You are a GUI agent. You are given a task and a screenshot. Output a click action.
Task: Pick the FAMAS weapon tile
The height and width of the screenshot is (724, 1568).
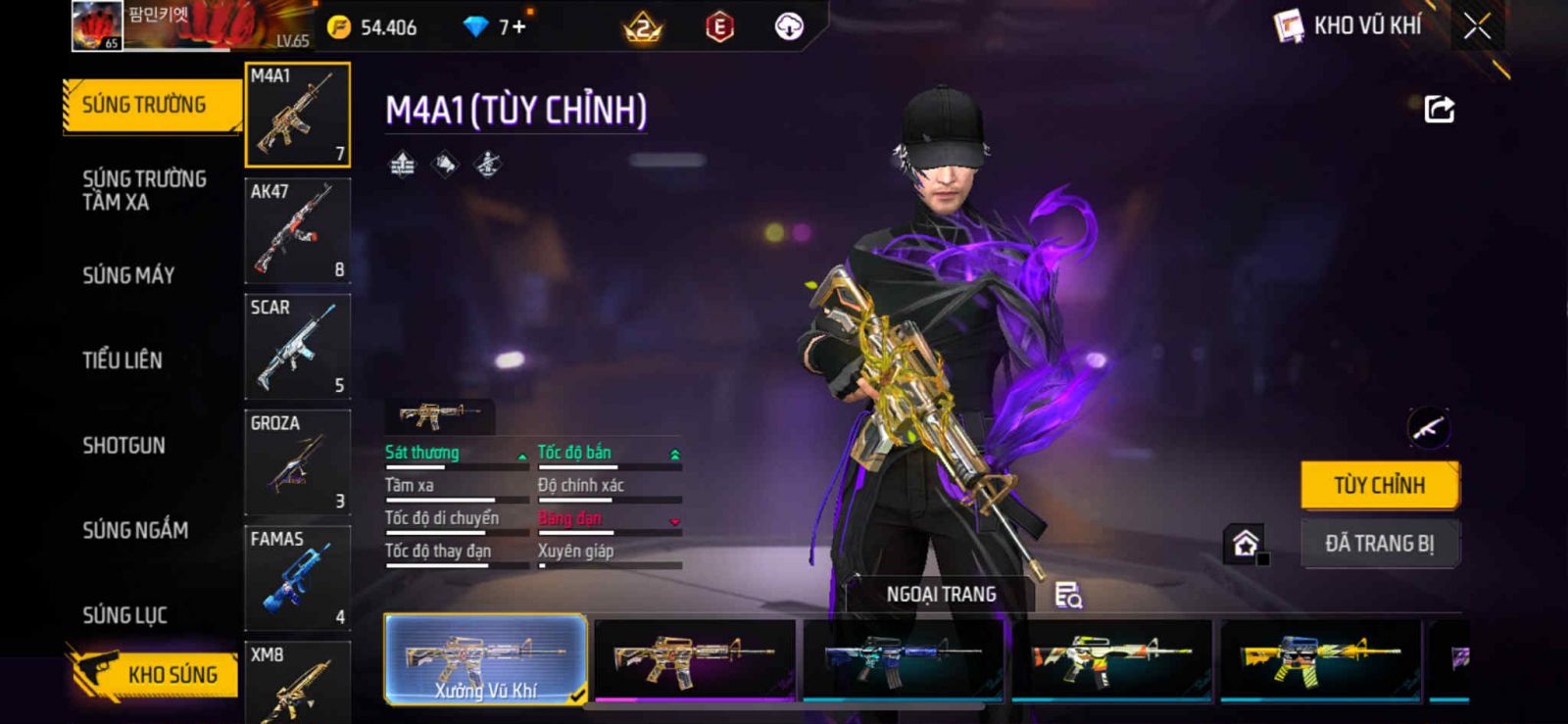pyautogui.click(x=297, y=577)
